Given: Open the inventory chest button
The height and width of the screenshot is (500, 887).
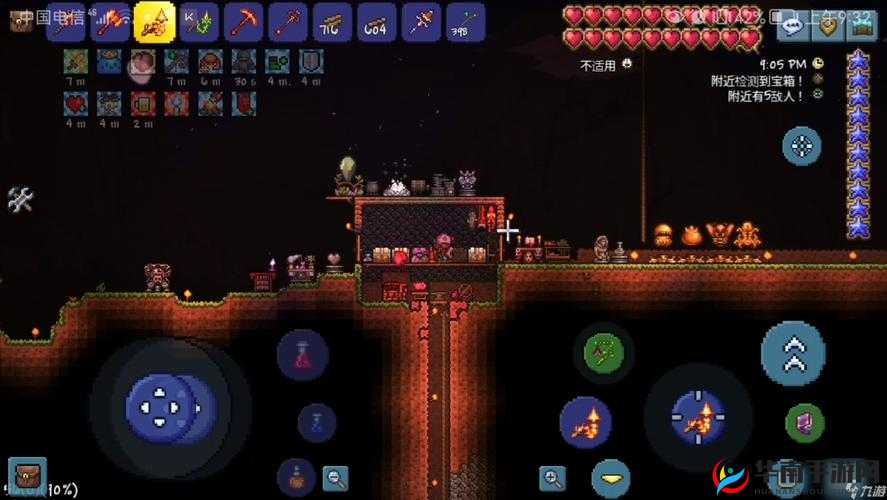Looking at the screenshot, I should click(27, 474).
